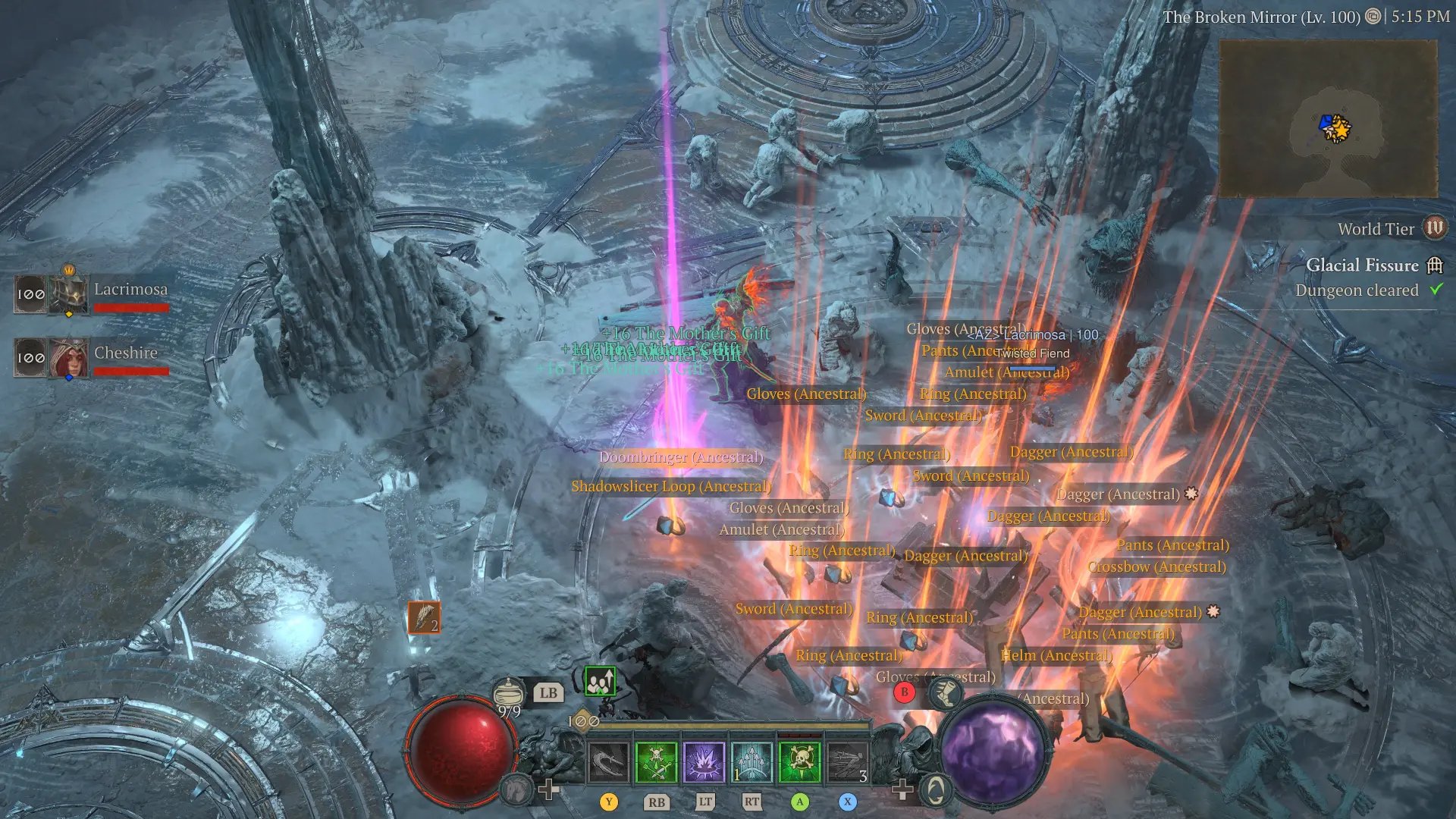Click the World Tier emblem
This screenshot has height=819, width=1456.
coord(1435,228)
